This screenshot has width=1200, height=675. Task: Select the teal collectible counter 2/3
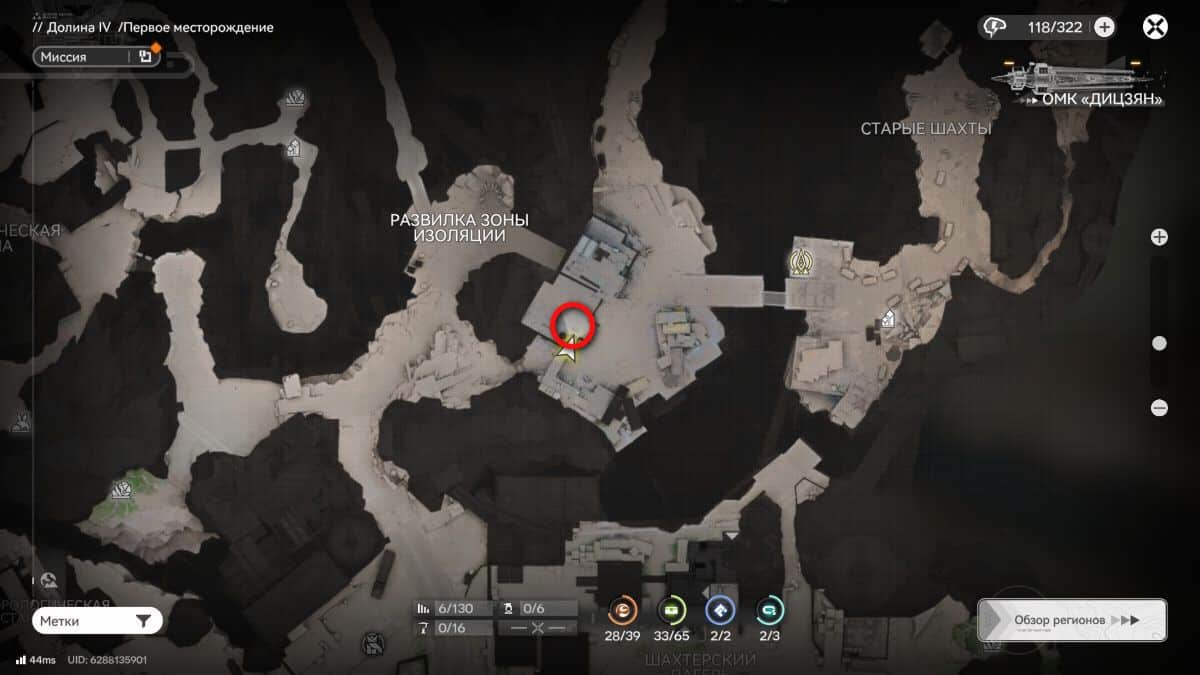(770, 610)
